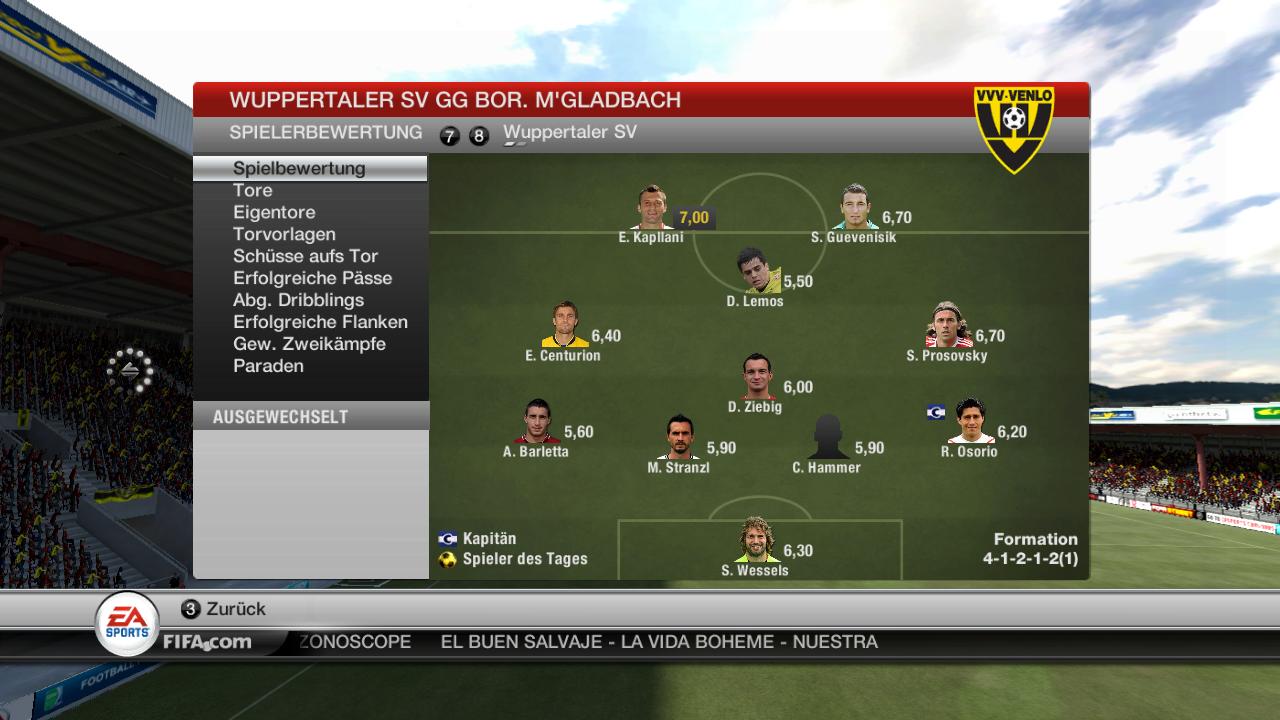Click S. Prosovsky's portrait
This screenshot has height=720, width=1280.
949,326
